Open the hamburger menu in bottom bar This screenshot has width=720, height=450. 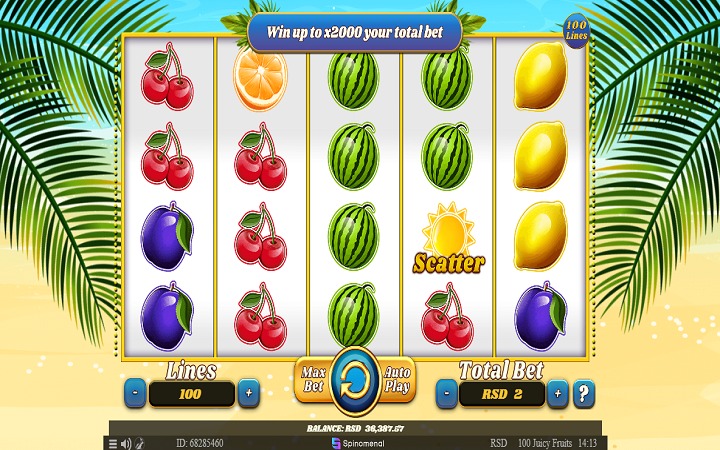(x=113, y=442)
